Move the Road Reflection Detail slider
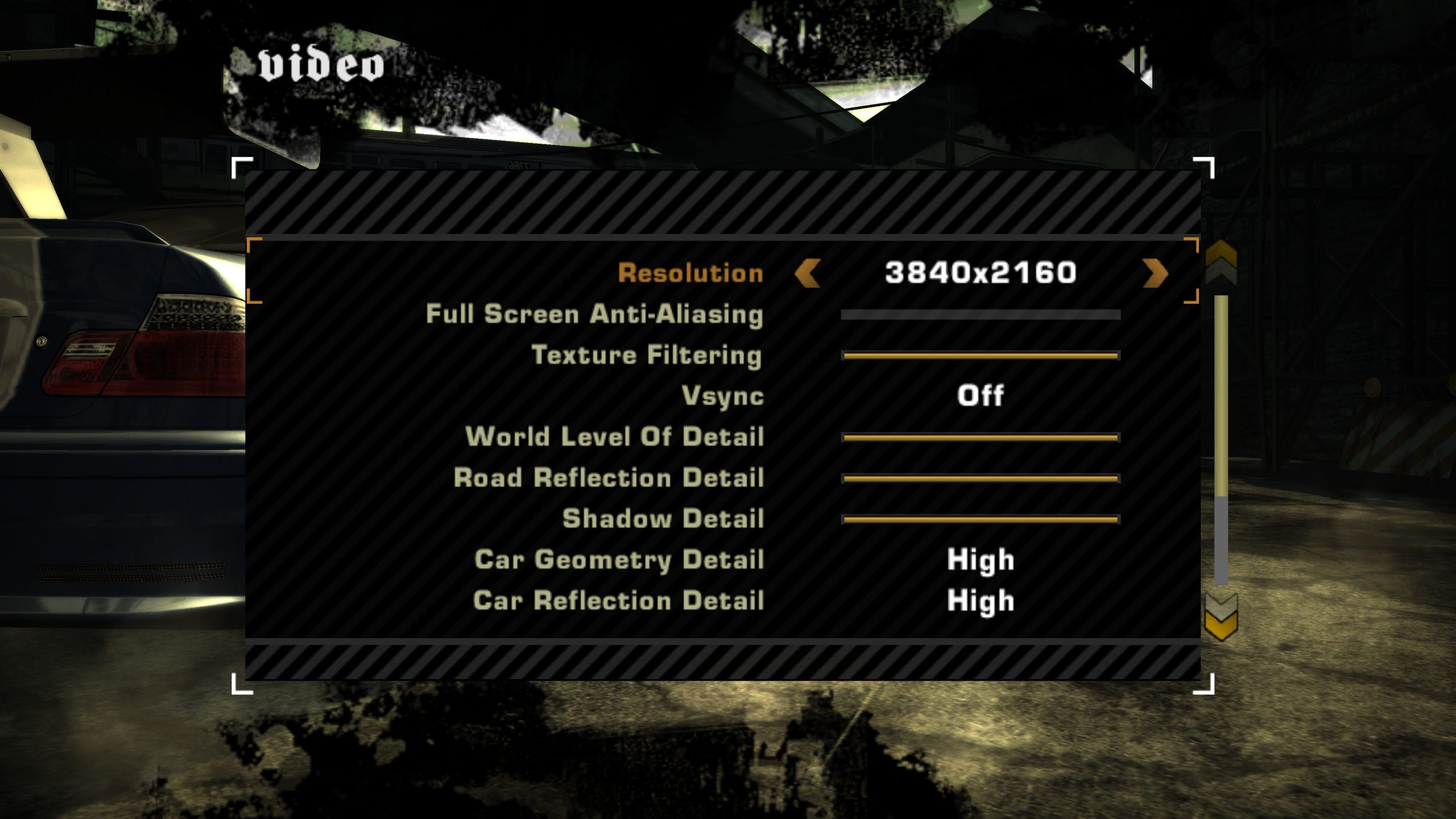1456x819 pixels. [981, 478]
